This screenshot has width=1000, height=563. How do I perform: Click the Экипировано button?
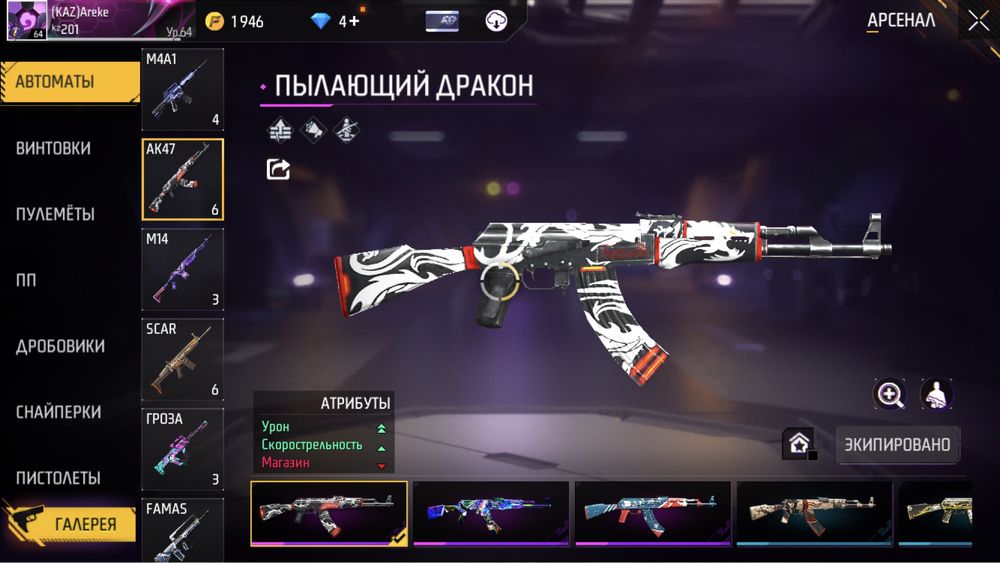[896, 443]
